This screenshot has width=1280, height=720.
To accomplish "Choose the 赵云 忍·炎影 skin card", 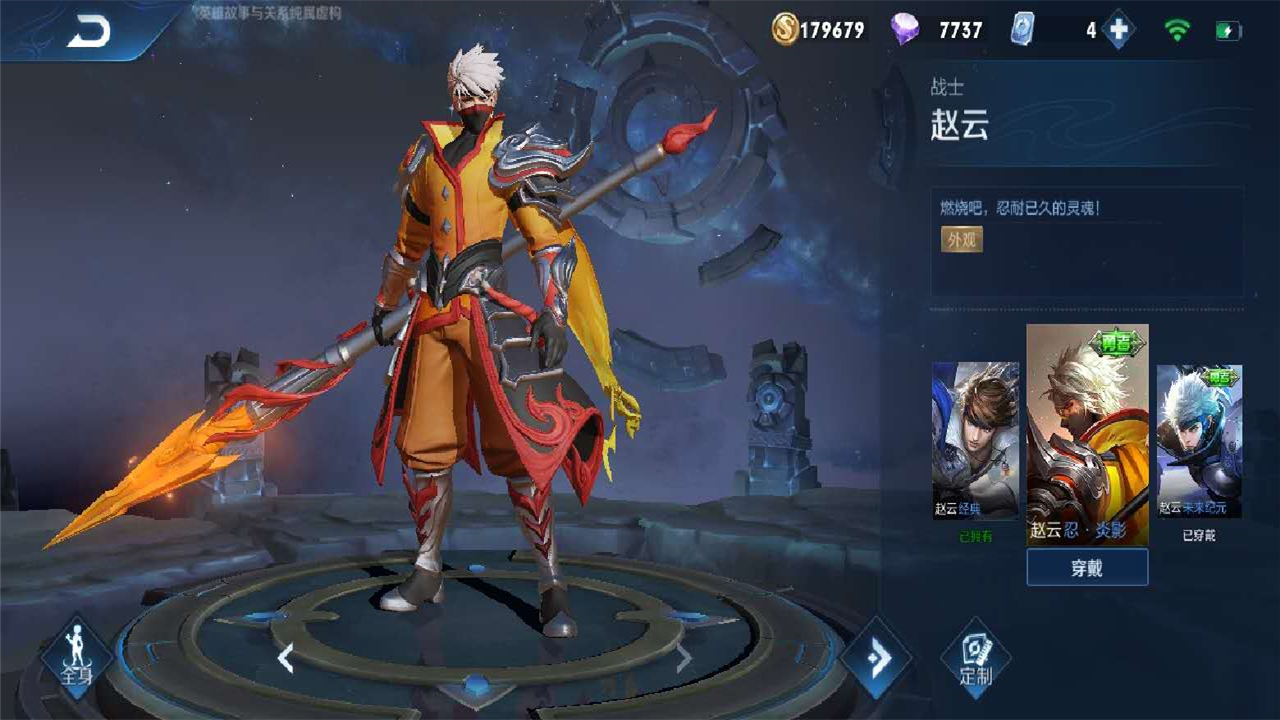I will coord(1087,435).
